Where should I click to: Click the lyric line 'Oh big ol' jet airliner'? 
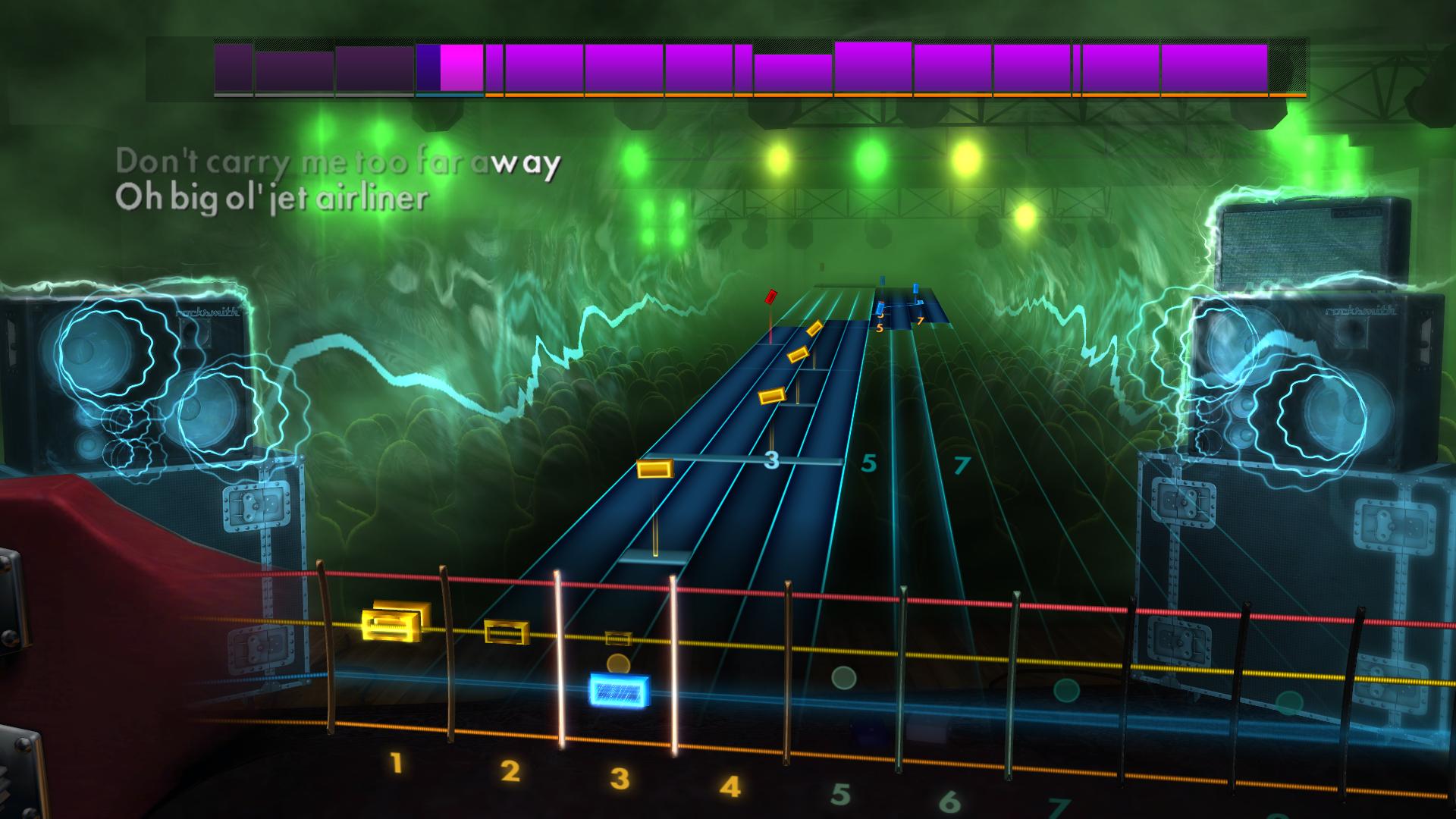pos(273,199)
